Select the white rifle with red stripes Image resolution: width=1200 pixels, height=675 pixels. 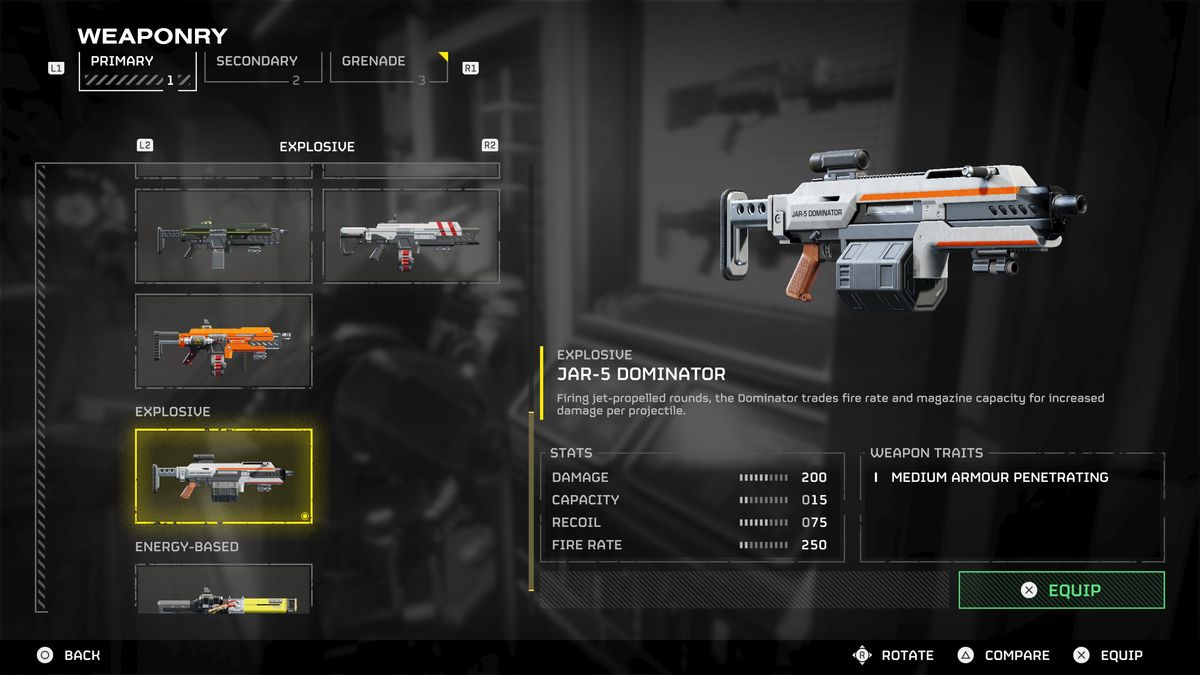click(410, 236)
